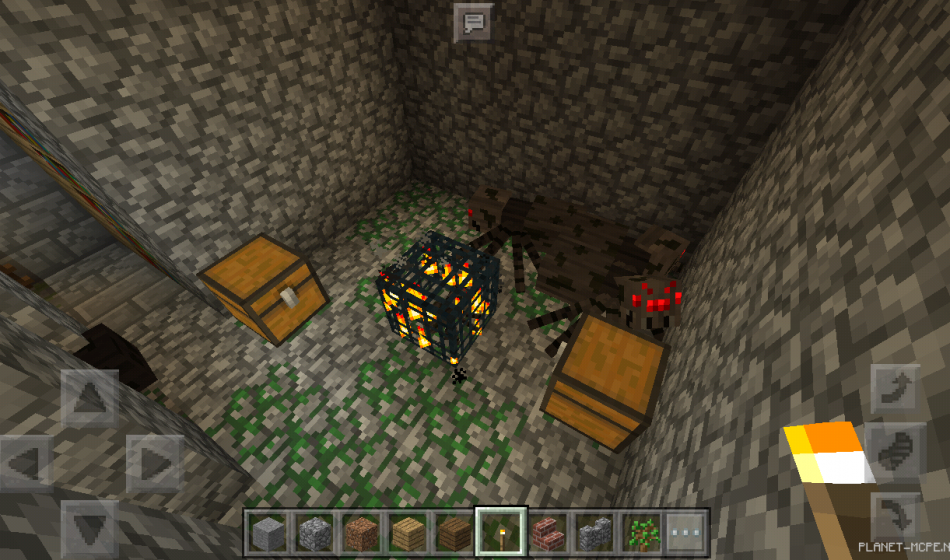Open the inventory with the three-dots button

point(686,530)
